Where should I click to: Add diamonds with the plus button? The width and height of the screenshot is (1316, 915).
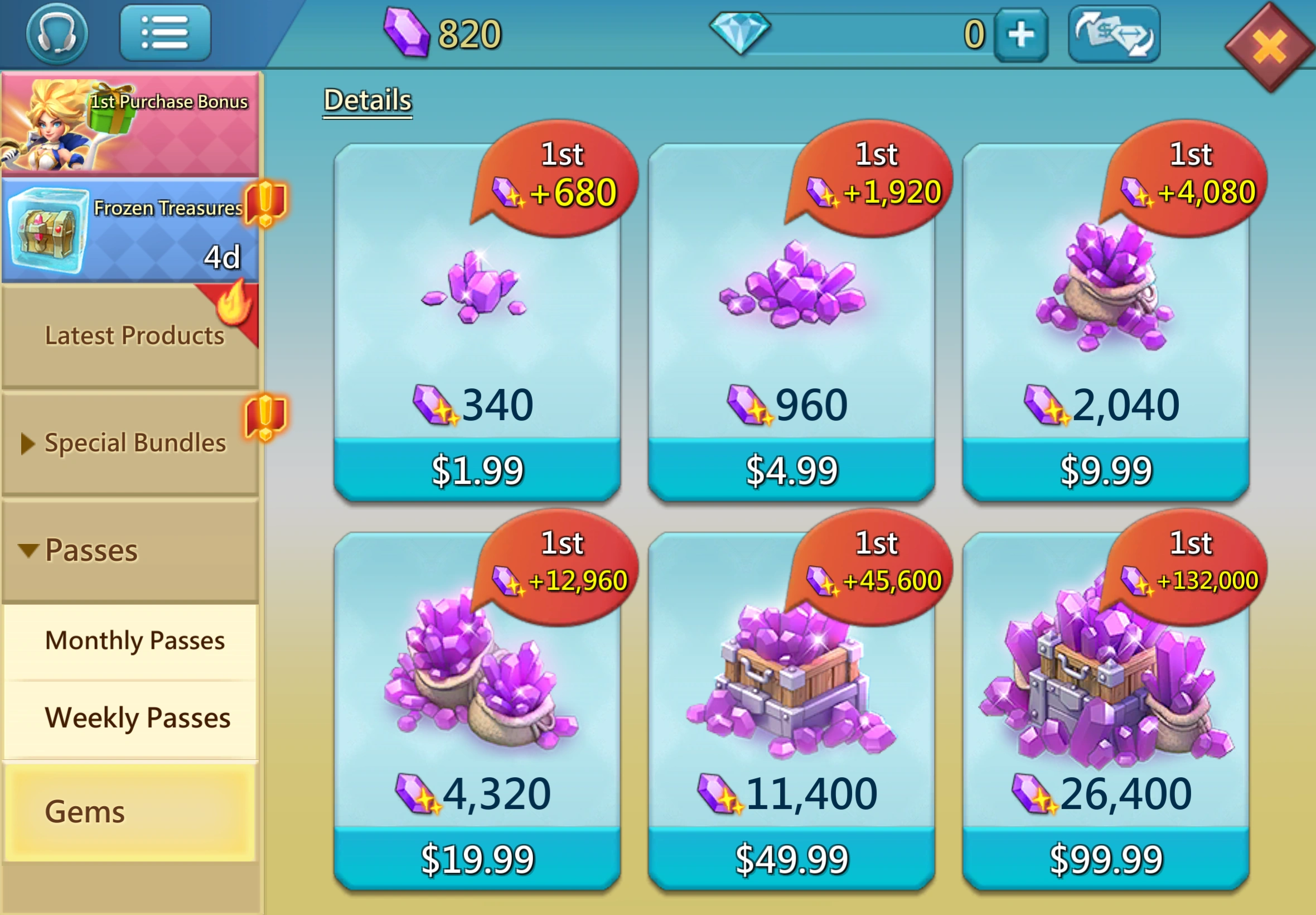(1021, 35)
